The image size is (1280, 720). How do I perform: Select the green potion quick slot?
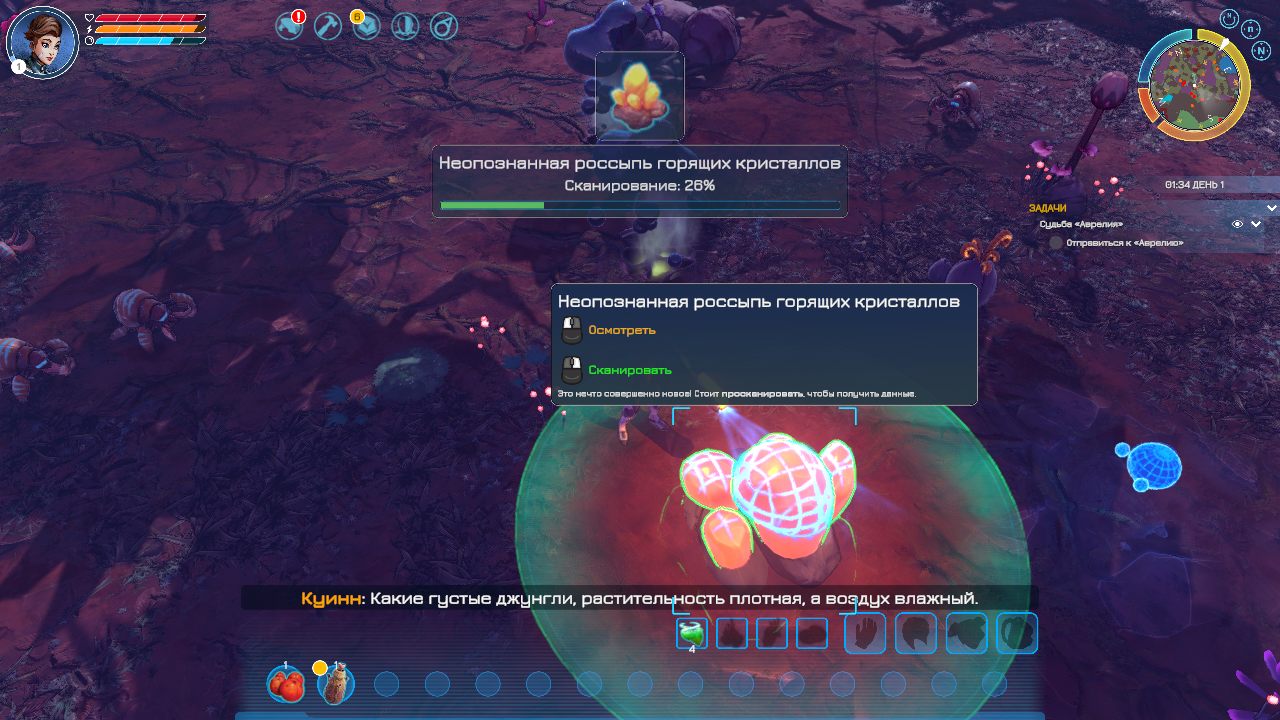(x=691, y=632)
